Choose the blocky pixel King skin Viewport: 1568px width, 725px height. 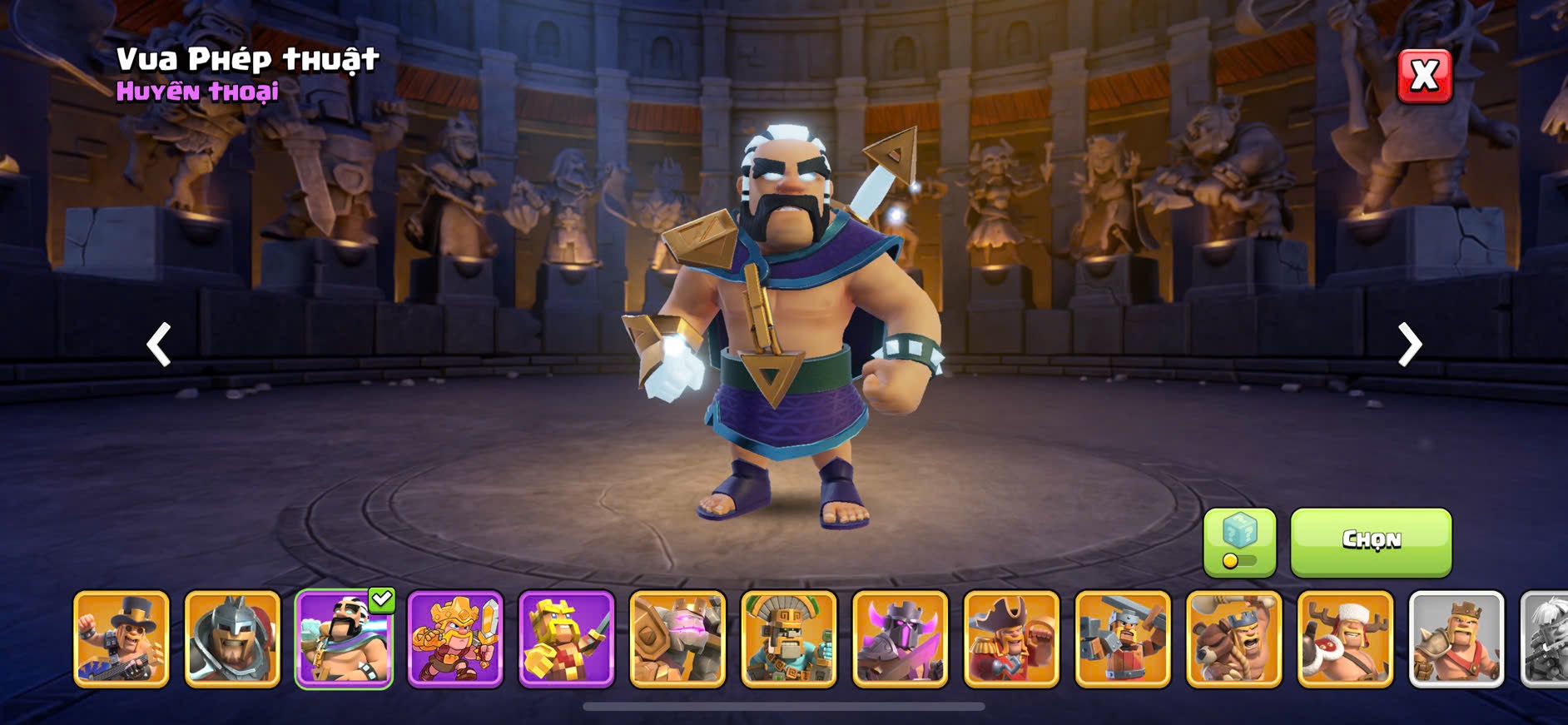tap(567, 639)
